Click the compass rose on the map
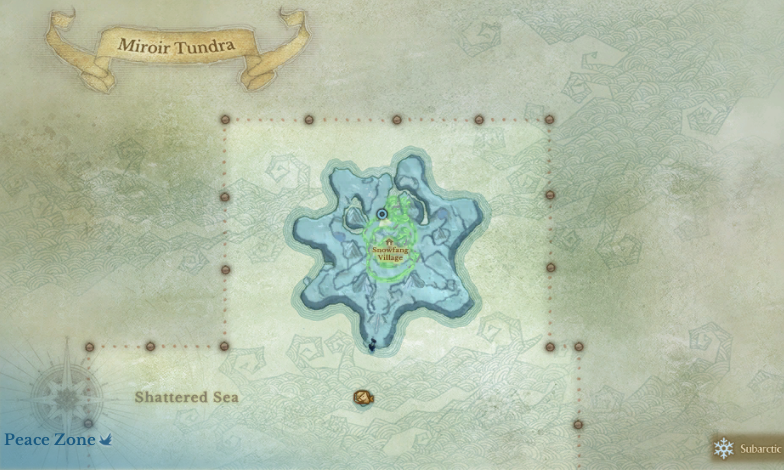Image resolution: width=784 pixels, height=470 pixels. click(67, 397)
